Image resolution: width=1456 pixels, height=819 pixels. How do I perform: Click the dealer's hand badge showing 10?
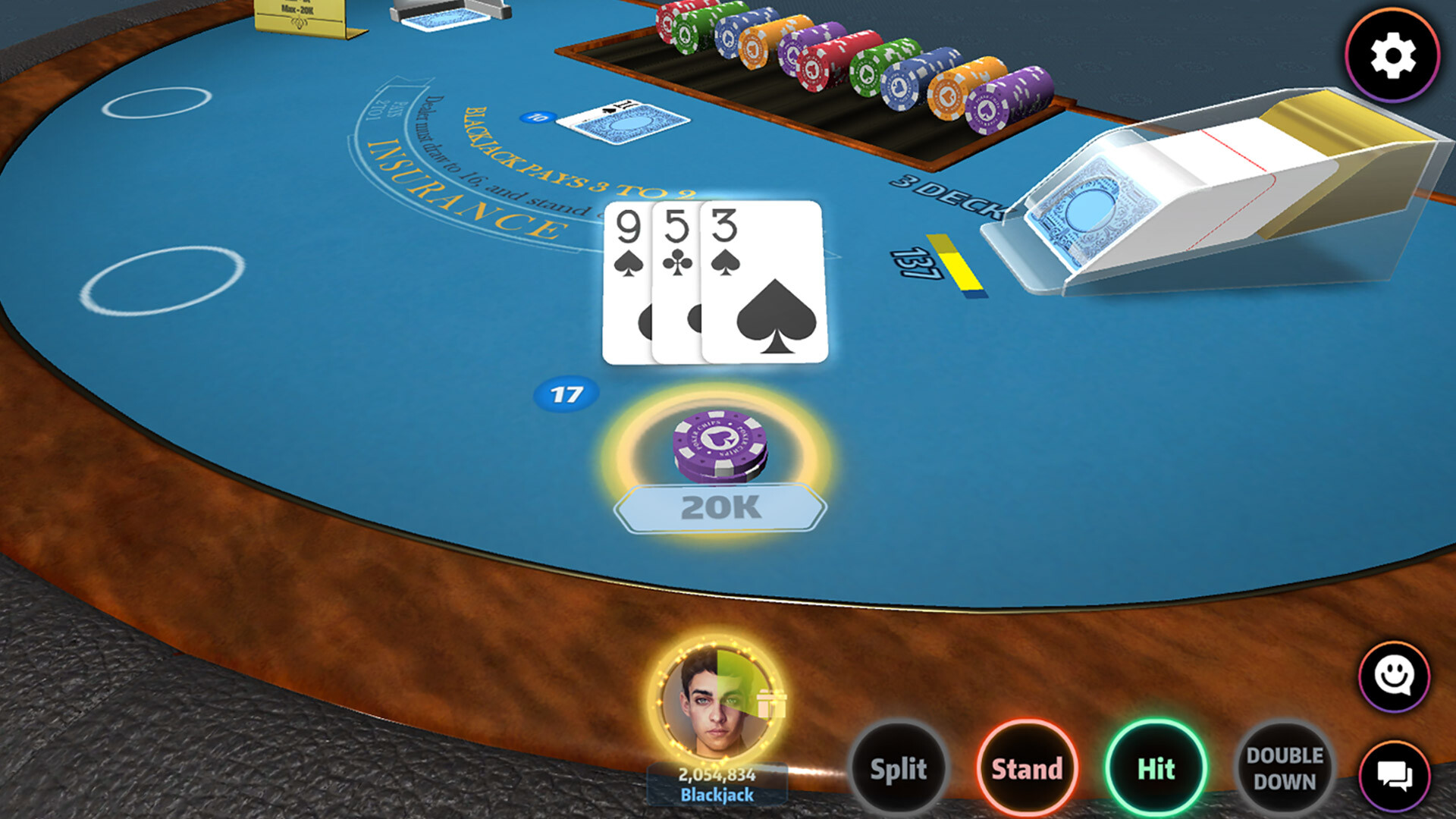(538, 117)
